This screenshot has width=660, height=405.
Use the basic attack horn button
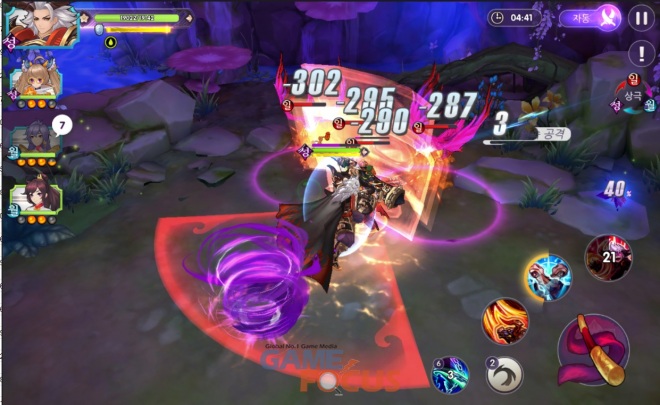[x=595, y=350]
